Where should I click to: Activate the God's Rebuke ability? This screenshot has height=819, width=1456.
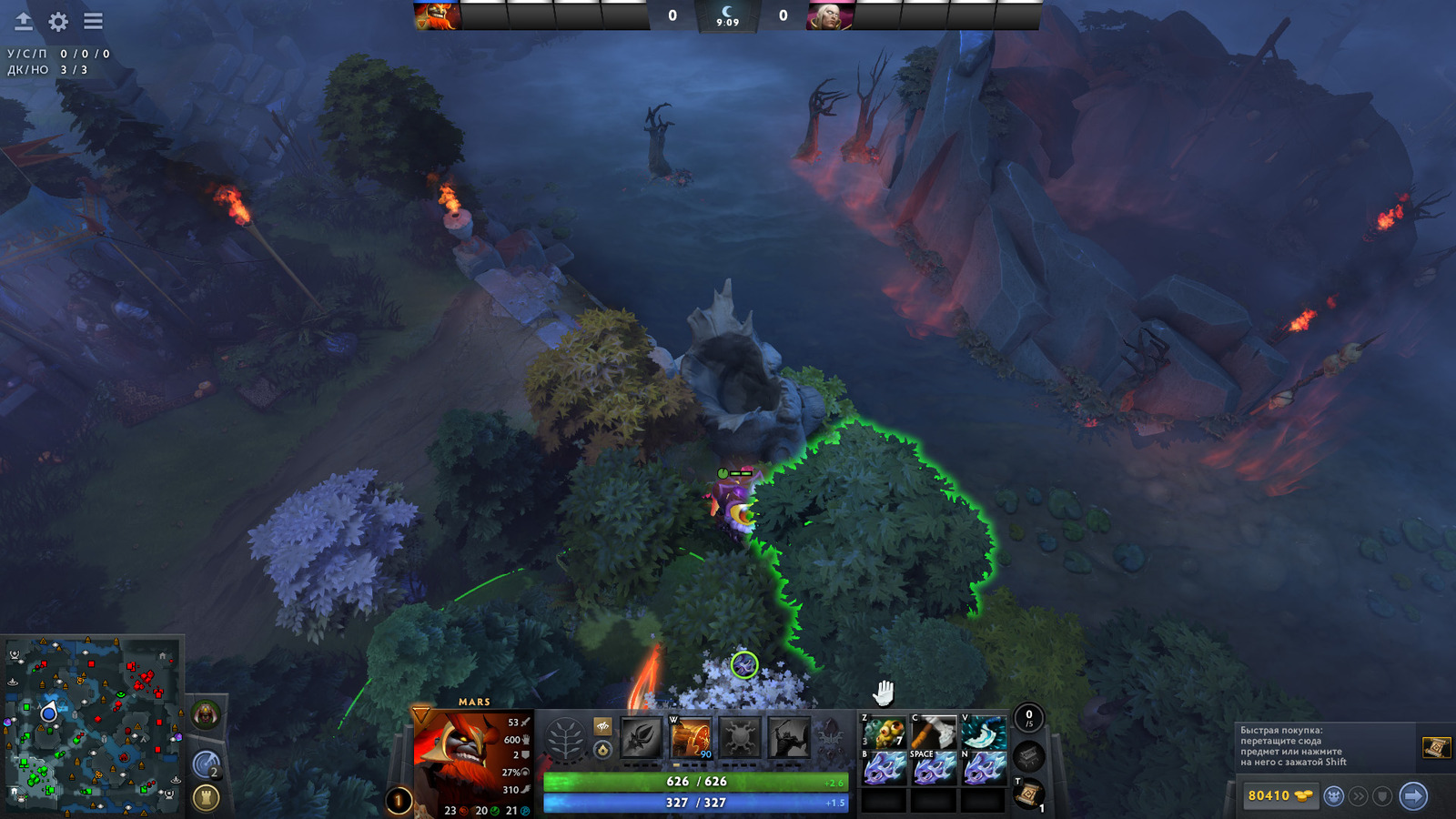[691, 737]
